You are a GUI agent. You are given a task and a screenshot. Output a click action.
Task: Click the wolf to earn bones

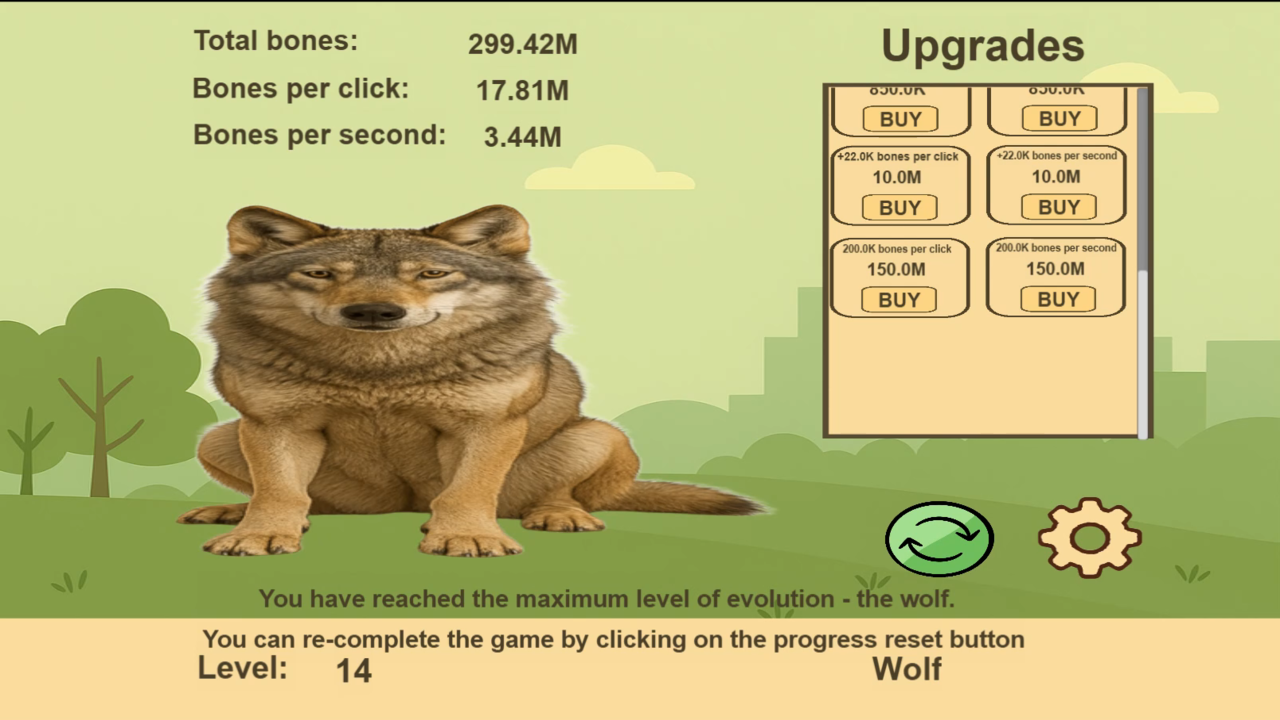400,380
